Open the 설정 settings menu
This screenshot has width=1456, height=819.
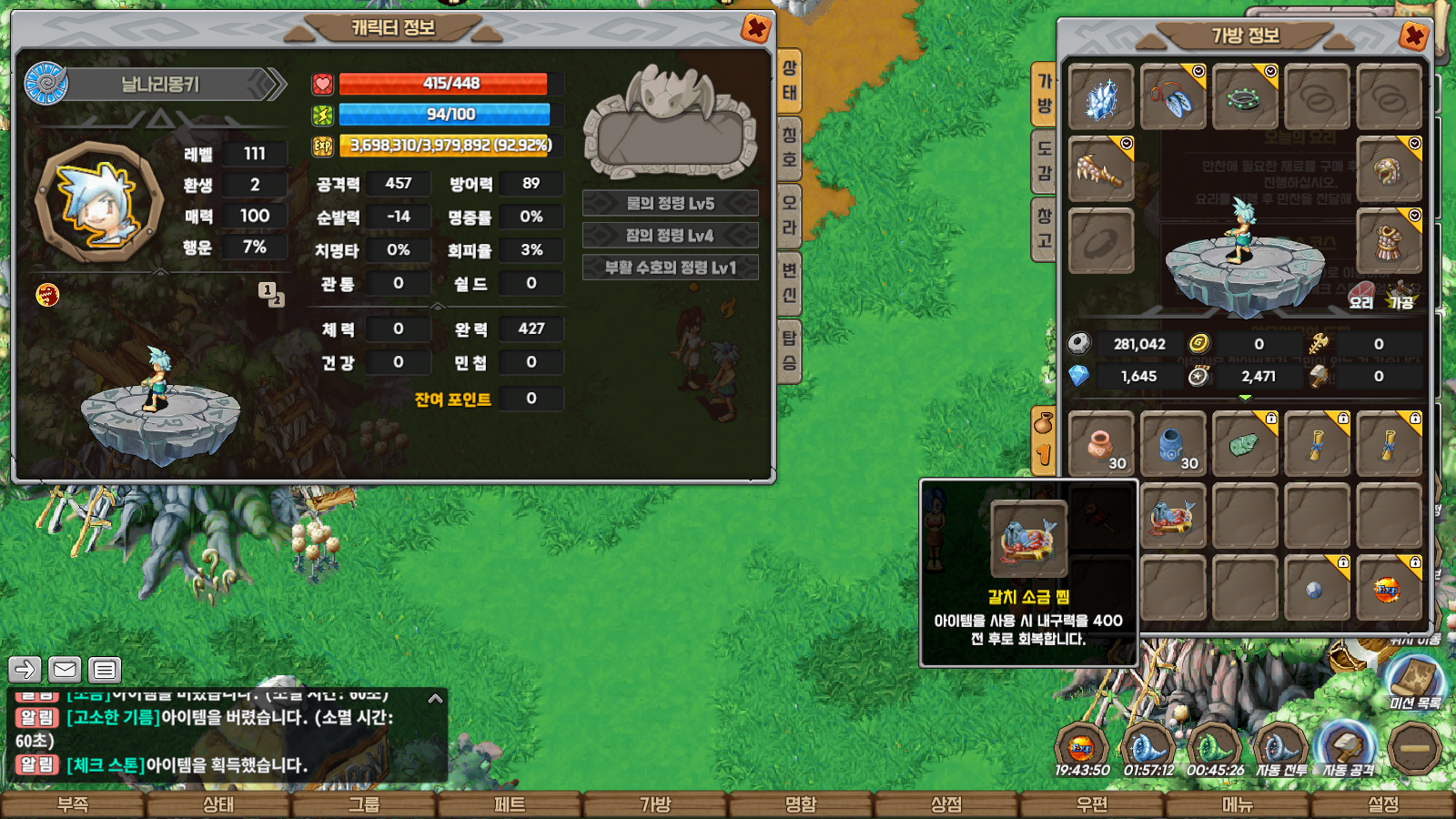click(1383, 805)
